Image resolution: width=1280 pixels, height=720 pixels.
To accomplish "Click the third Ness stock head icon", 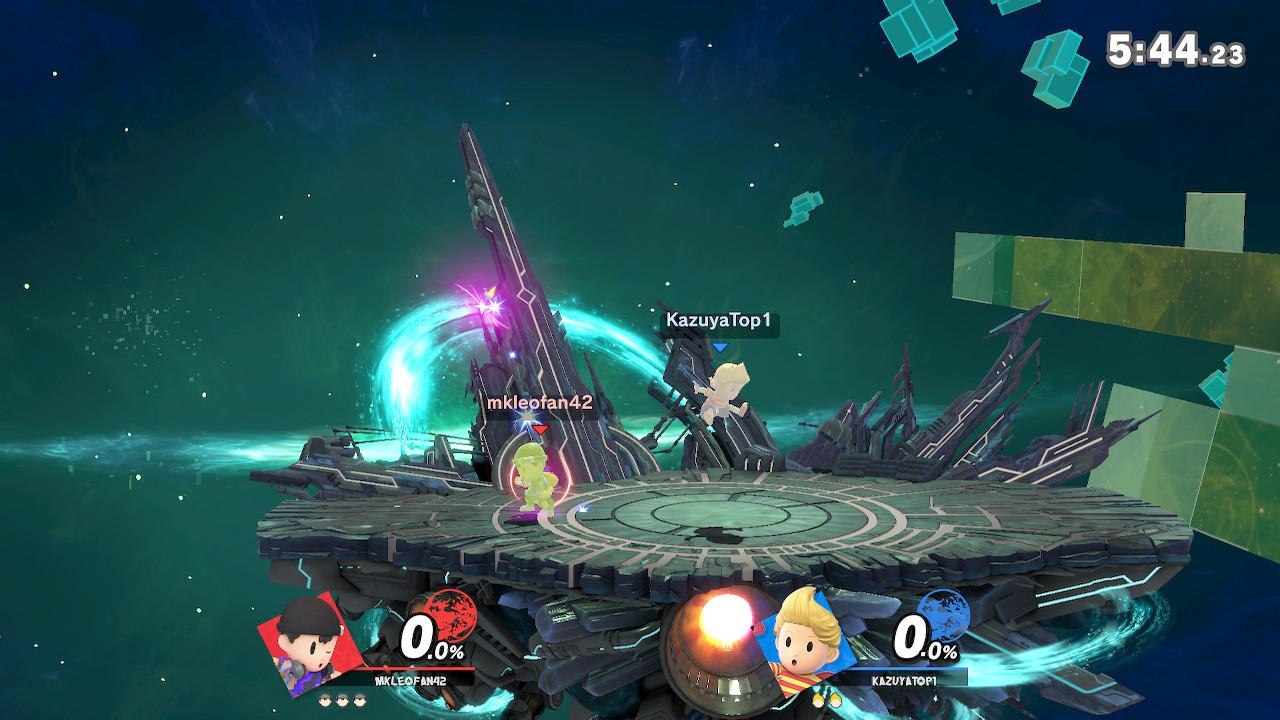I will (x=359, y=699).
